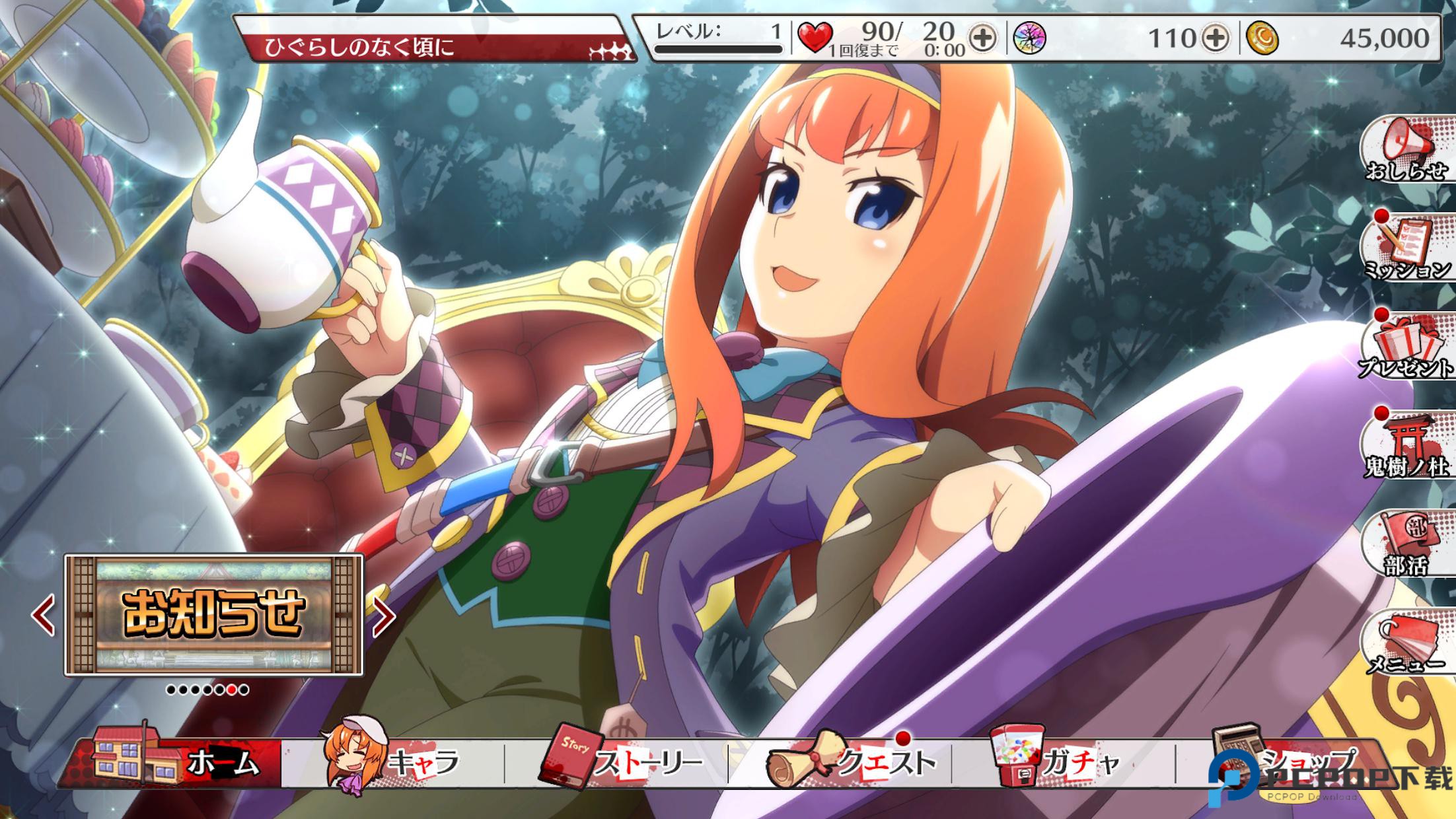This screenshot has height=819, width=1456.
Task: Show the previous banner with left arrow
Action: pyautogui.click(x=44, y=616)
